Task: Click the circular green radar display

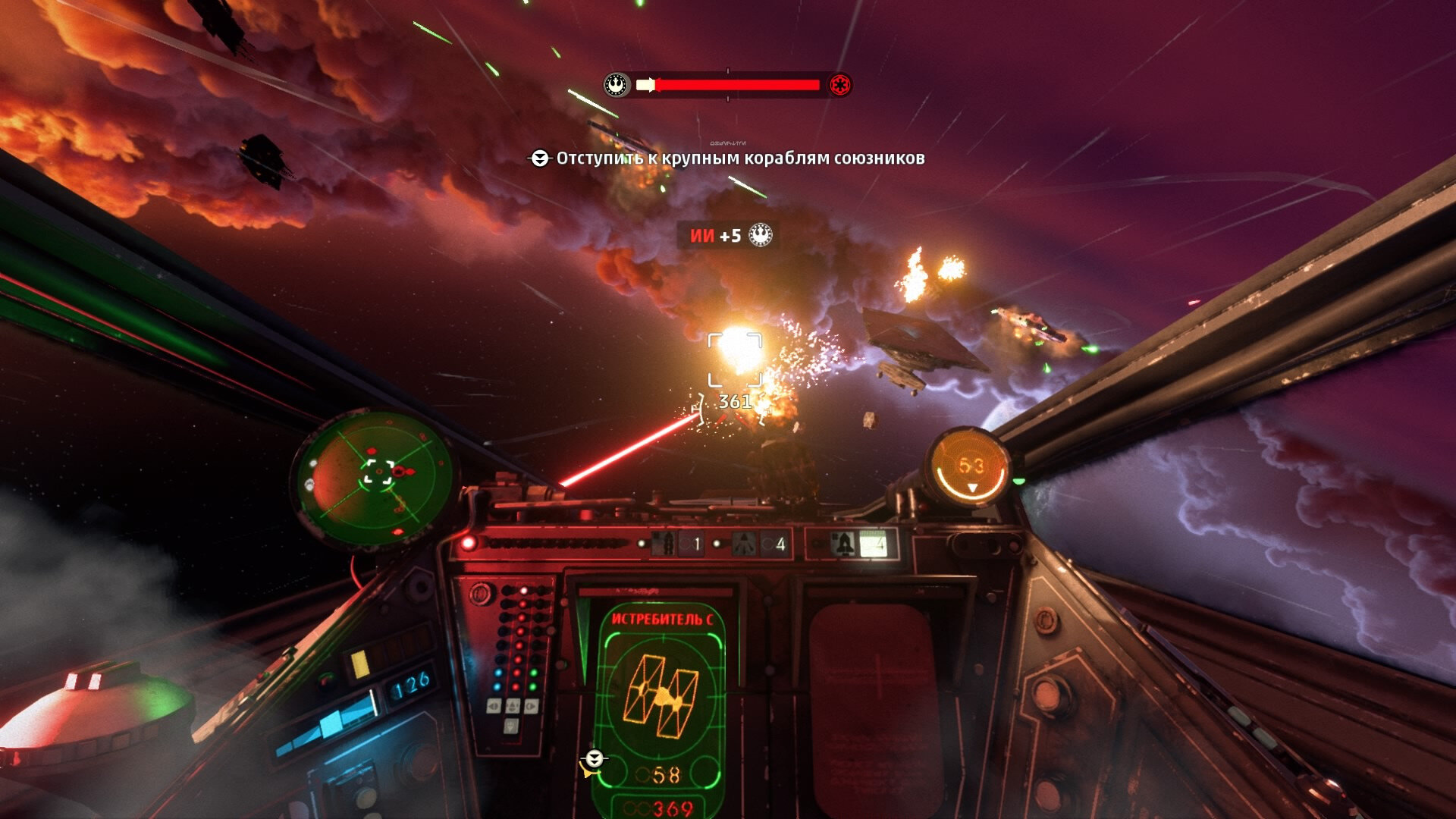Action: click(375, 477)
